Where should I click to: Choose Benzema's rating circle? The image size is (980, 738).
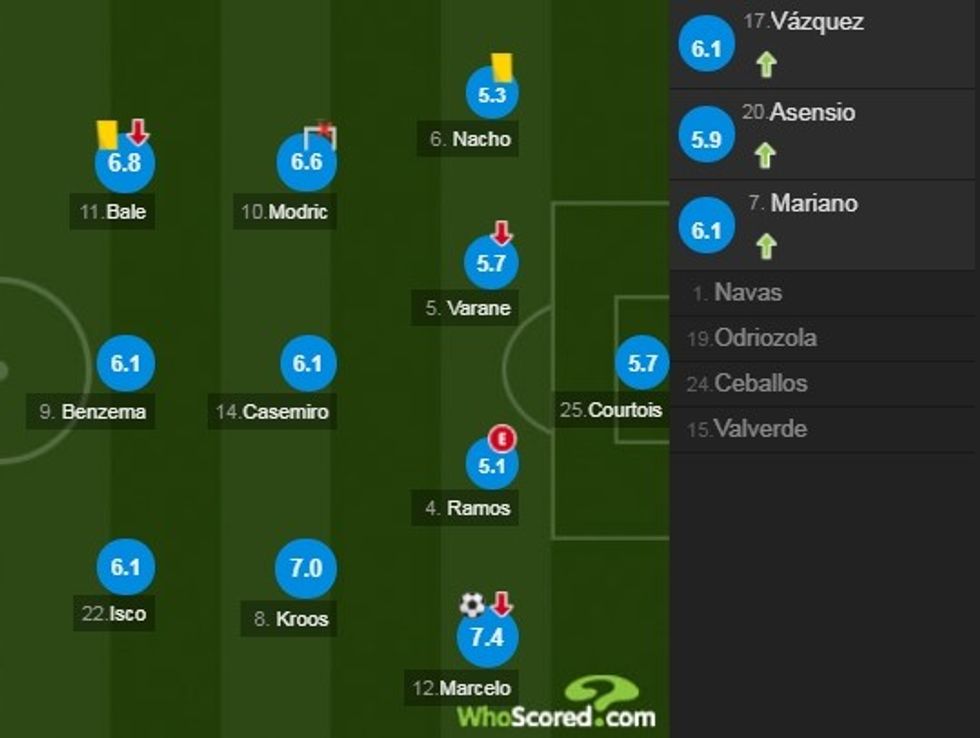125,365
